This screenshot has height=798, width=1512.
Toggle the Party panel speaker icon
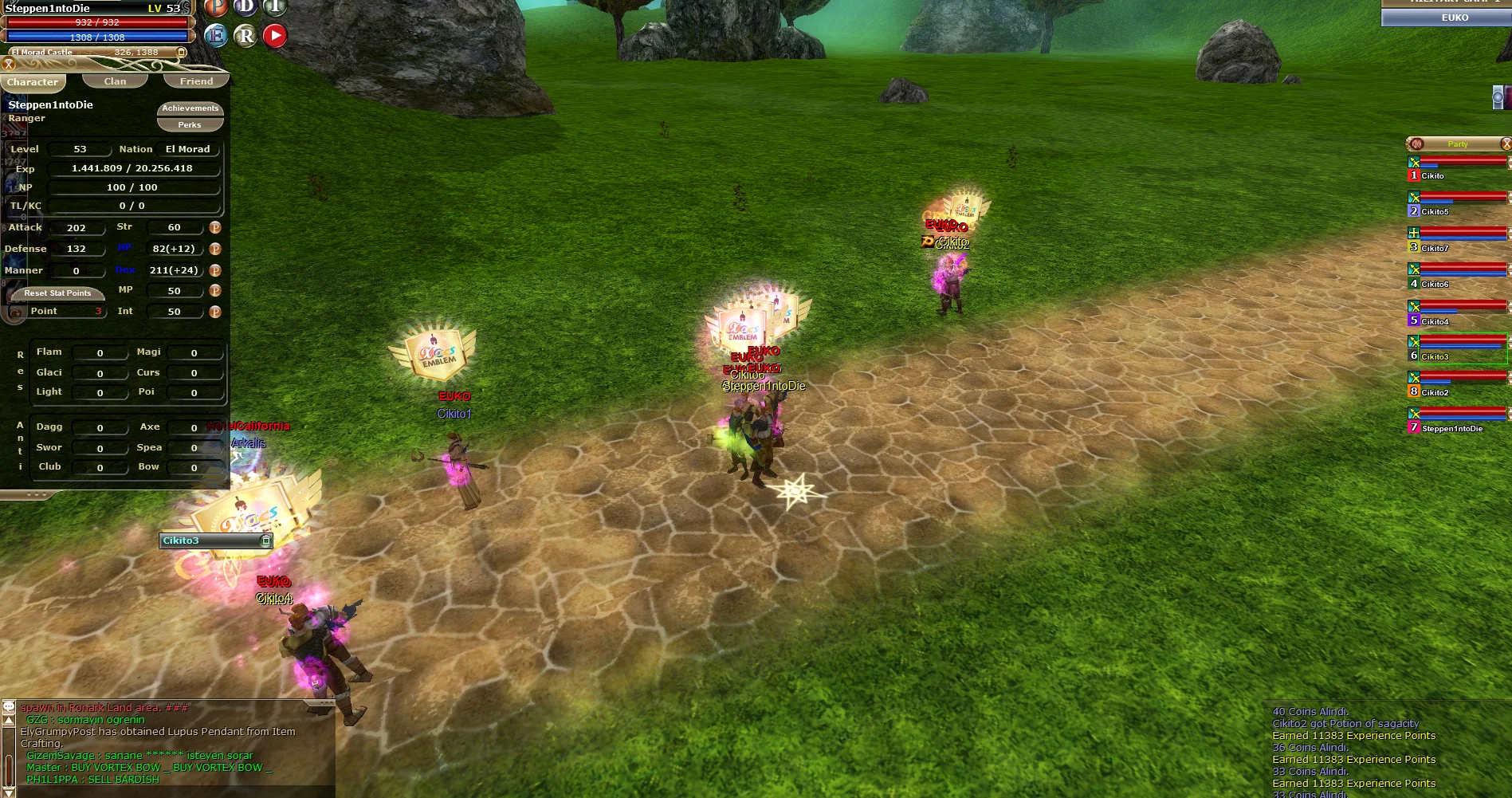tap(1417, 144)
